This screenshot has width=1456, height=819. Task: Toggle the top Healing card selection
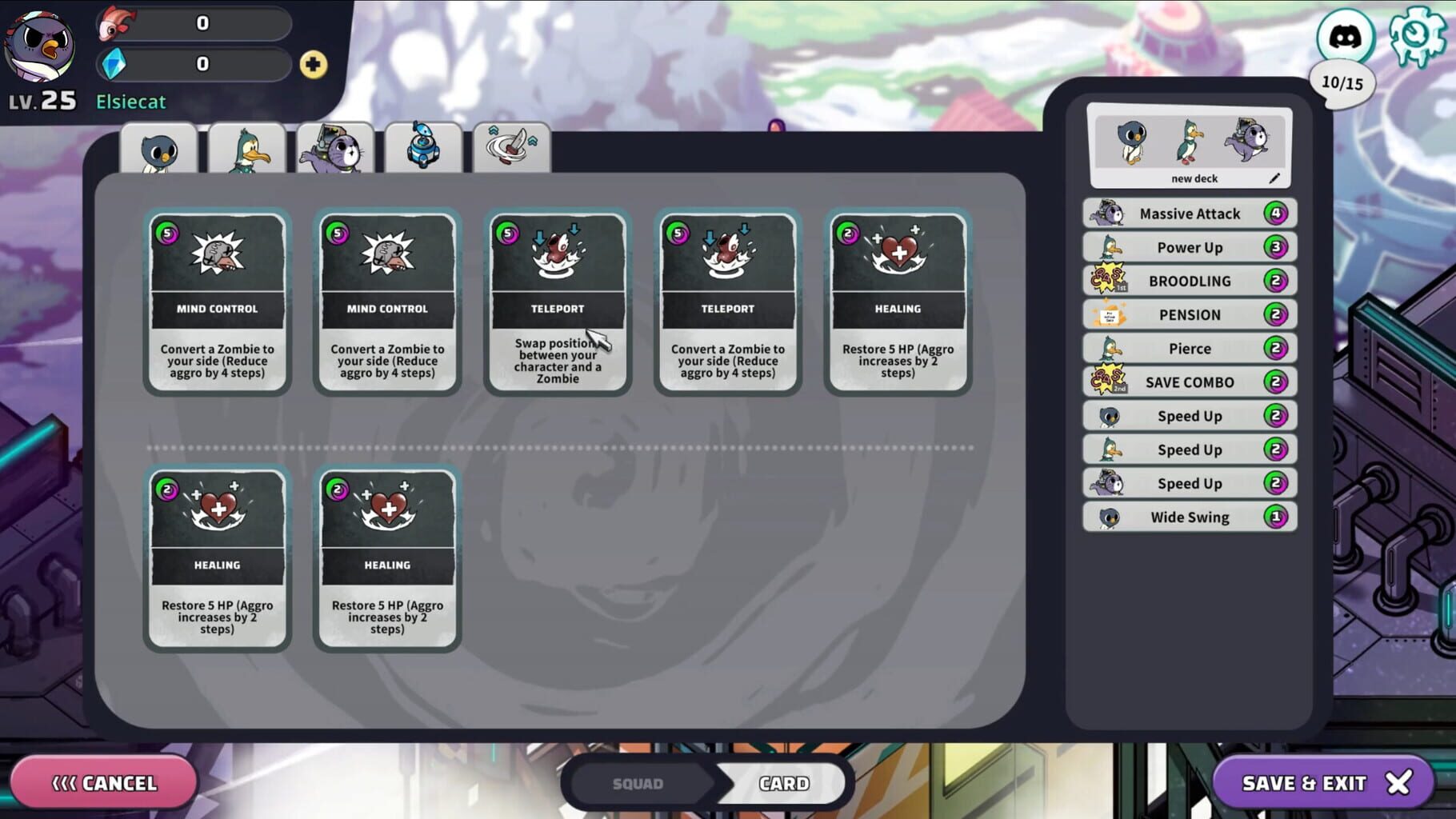pyautogui.click(x=897, y=302)
